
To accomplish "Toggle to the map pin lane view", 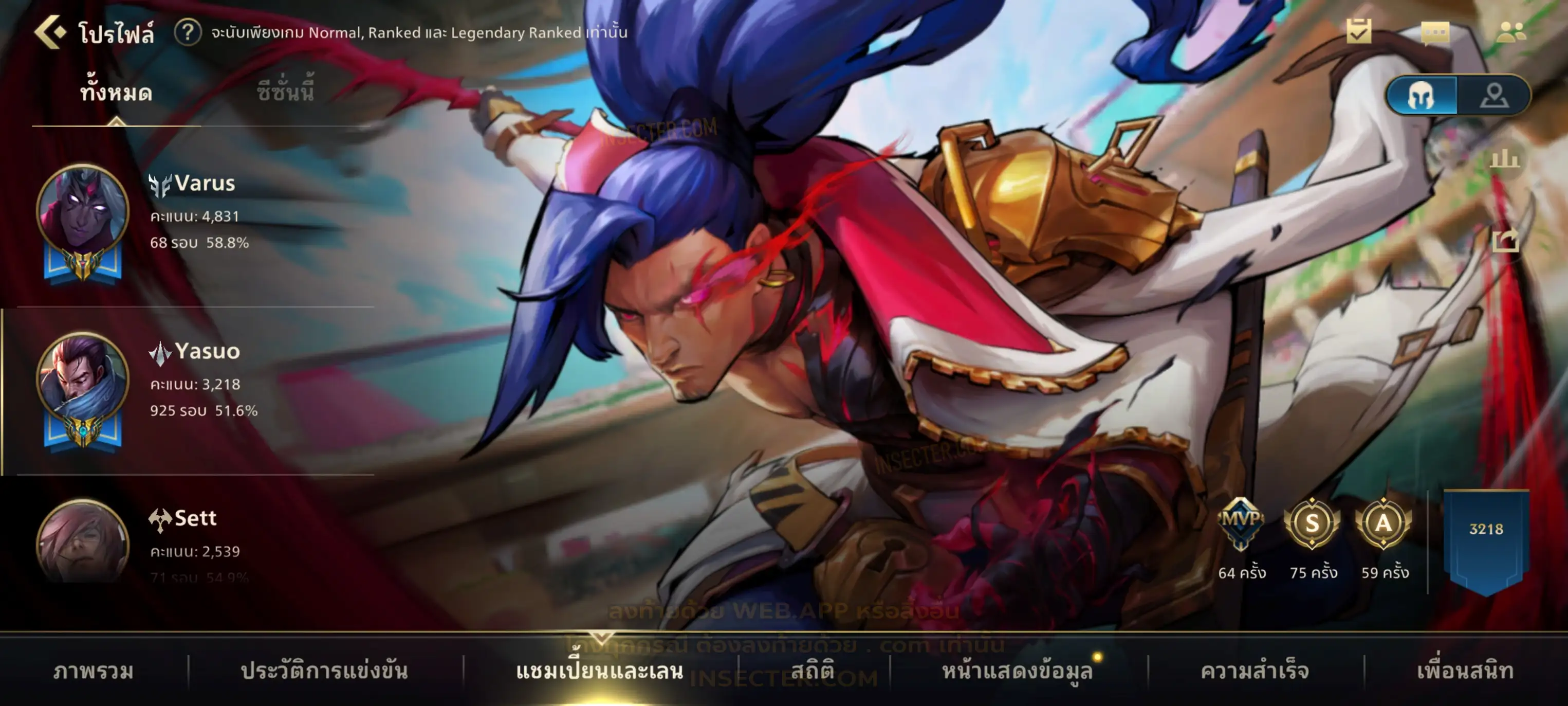I will click(x=1494, y=96).
